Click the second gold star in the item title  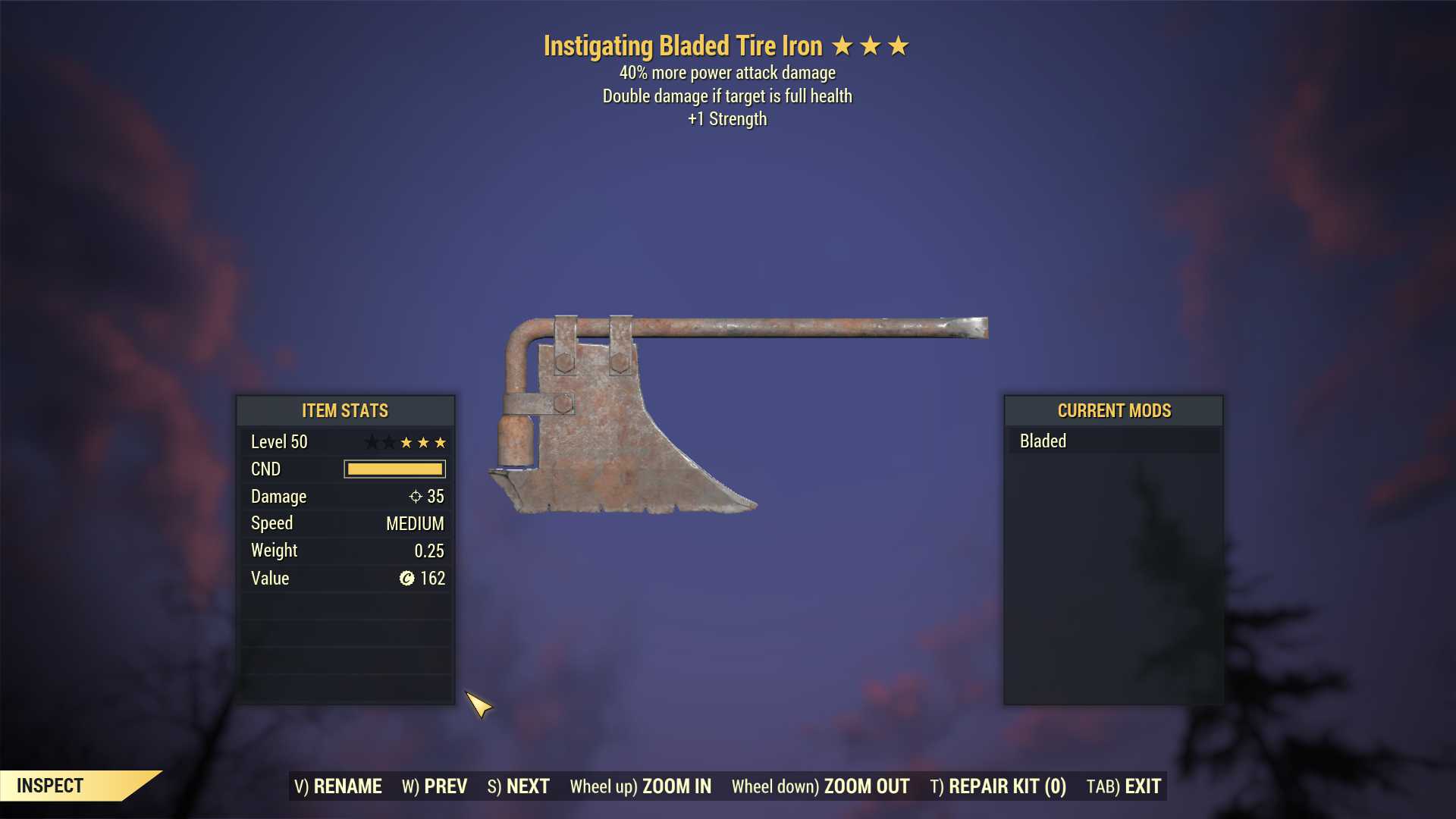click(x=870, y=45)
